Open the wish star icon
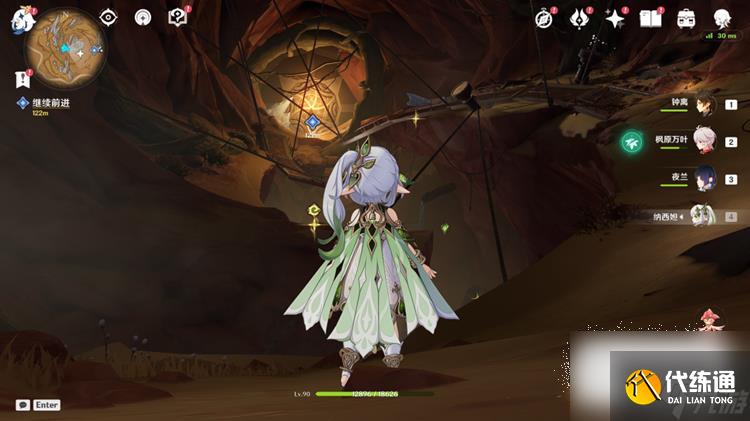 pos(615,18)
